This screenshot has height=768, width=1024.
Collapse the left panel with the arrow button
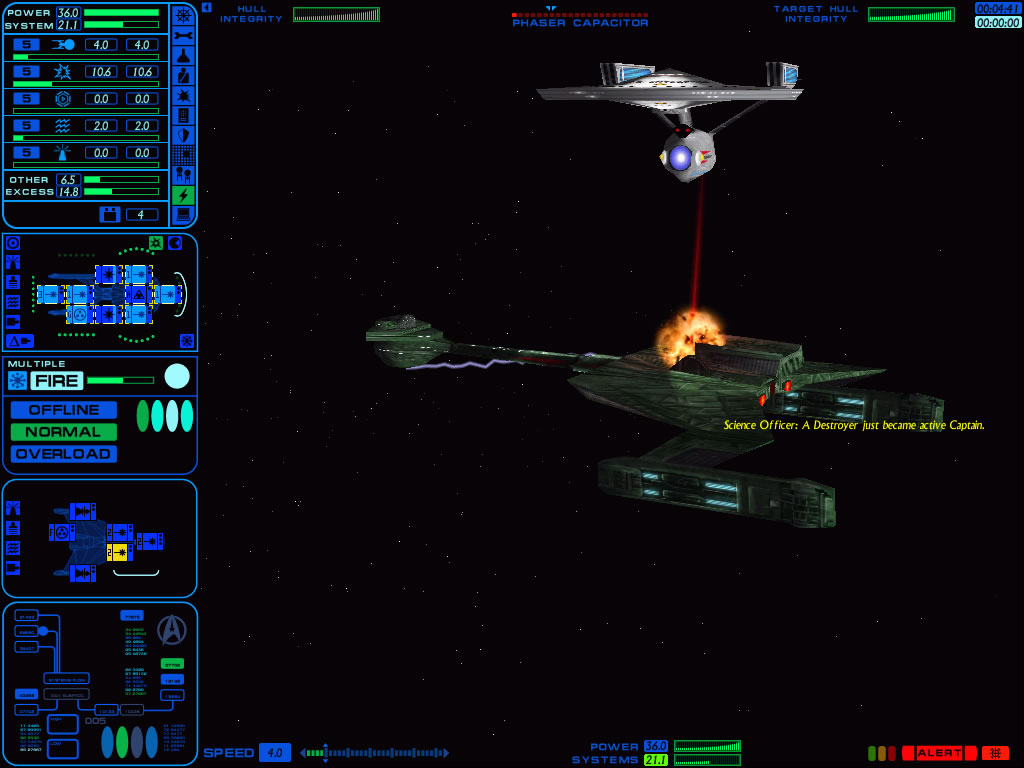[206, 7]
